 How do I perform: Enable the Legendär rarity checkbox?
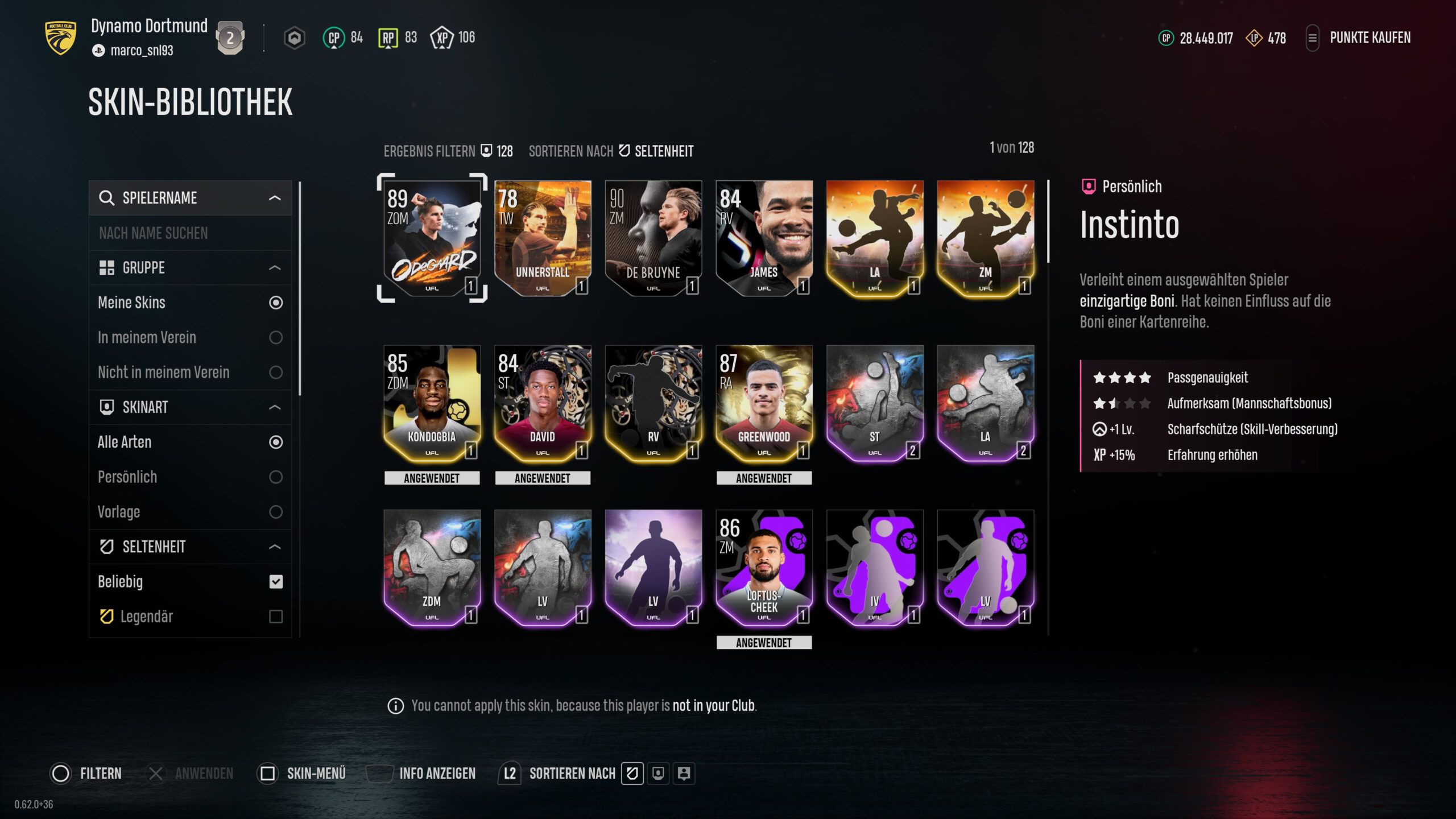tap(276, 617)
